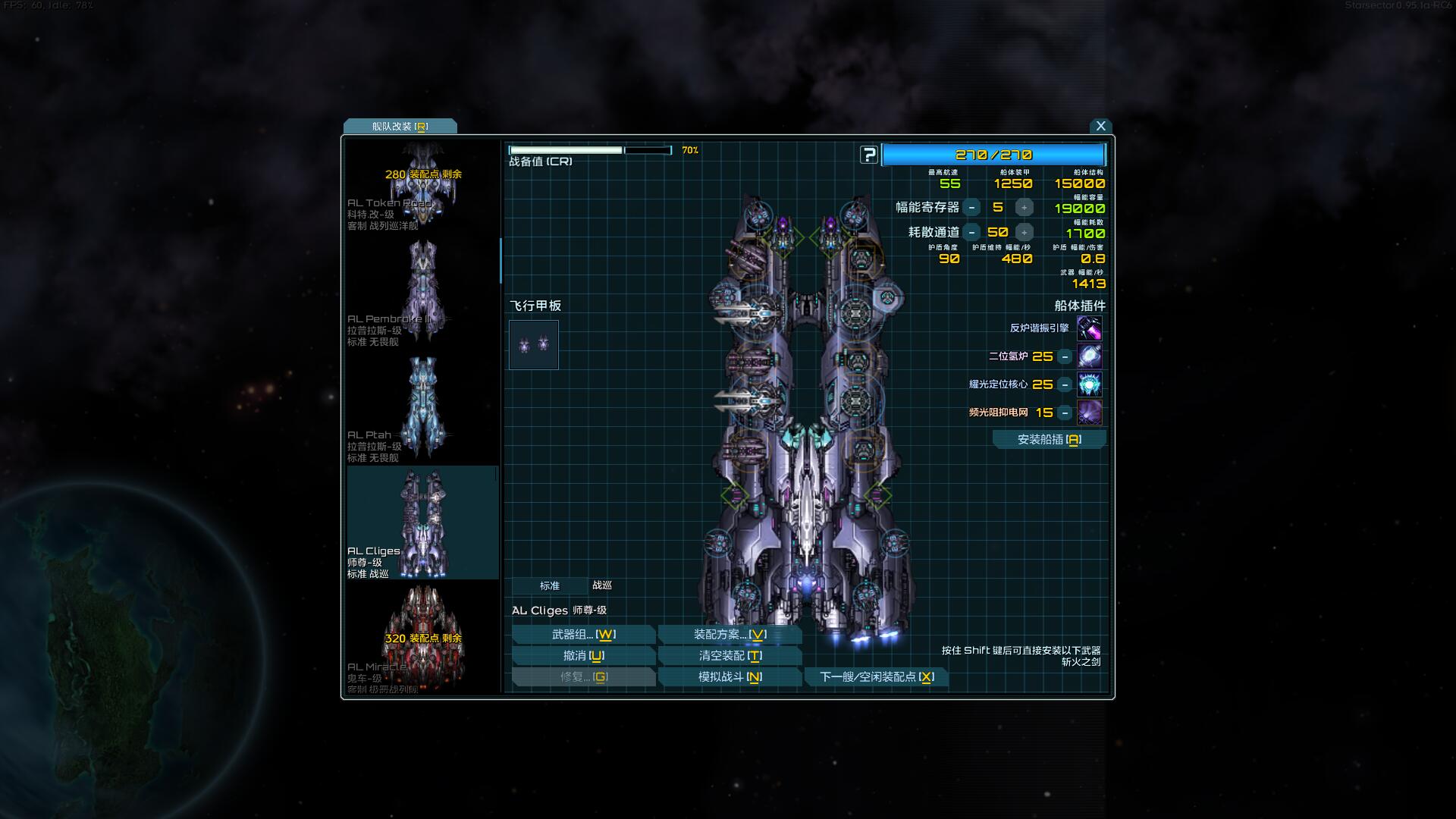Open 安装船插 hull mod installer
This screenshot has width=1456, height=819.
pos(1049,440)
